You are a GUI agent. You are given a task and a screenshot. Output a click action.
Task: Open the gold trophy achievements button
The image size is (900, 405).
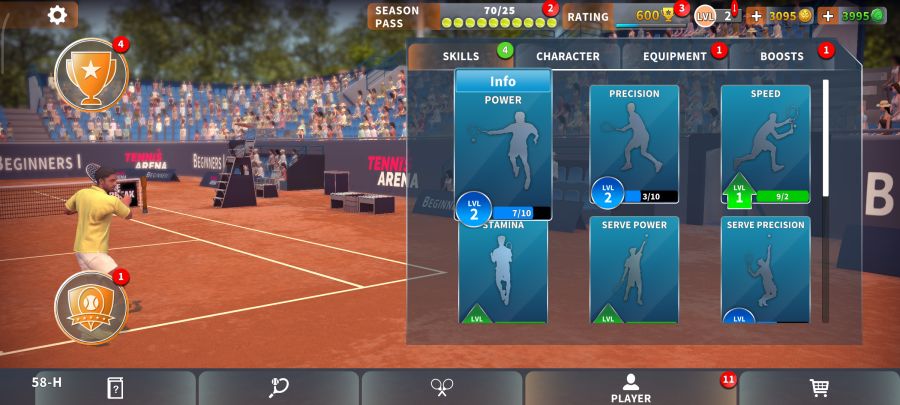[x=91, y=74]
